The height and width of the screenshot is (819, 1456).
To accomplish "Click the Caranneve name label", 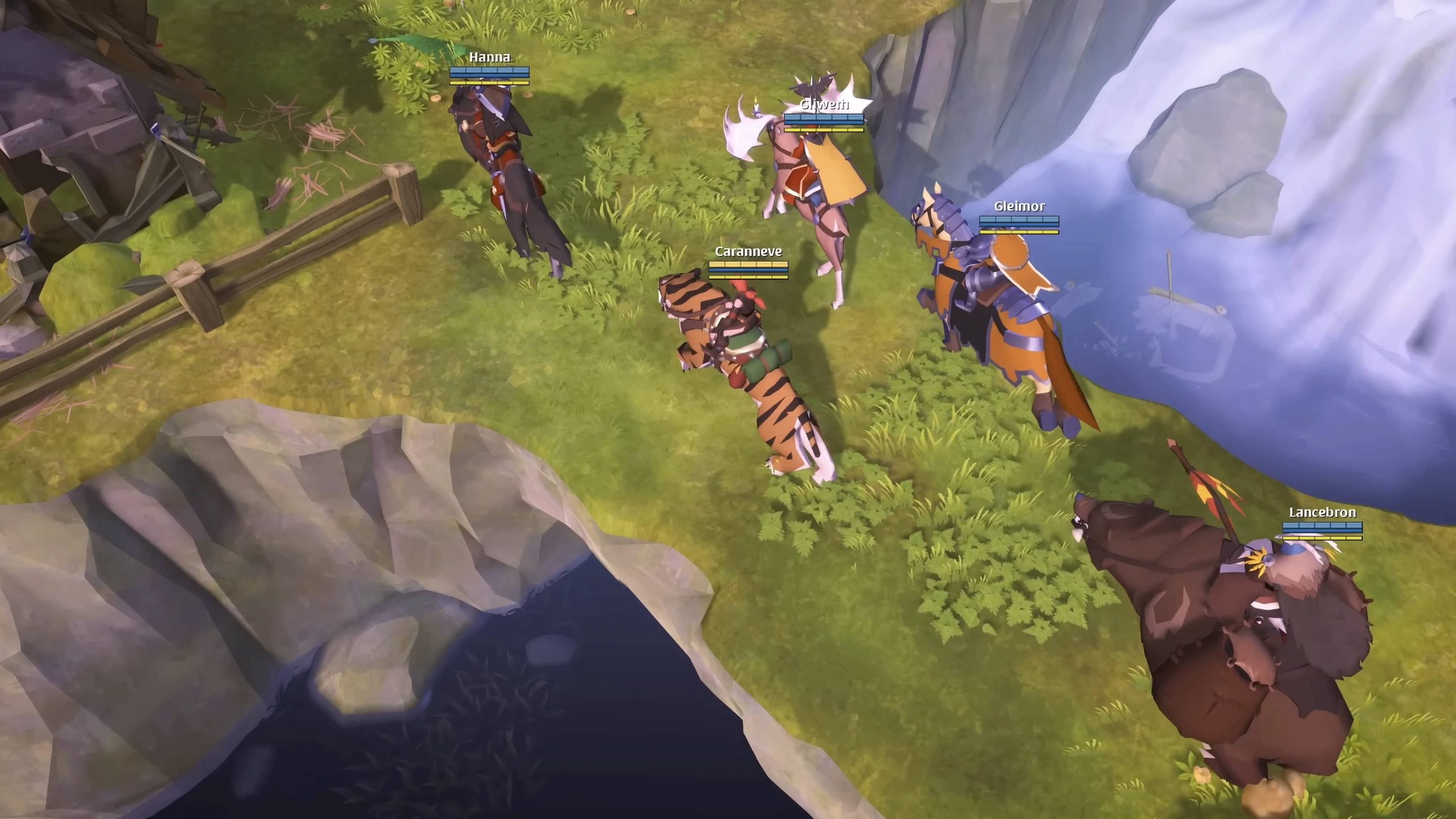I will [x=748, y=251].
